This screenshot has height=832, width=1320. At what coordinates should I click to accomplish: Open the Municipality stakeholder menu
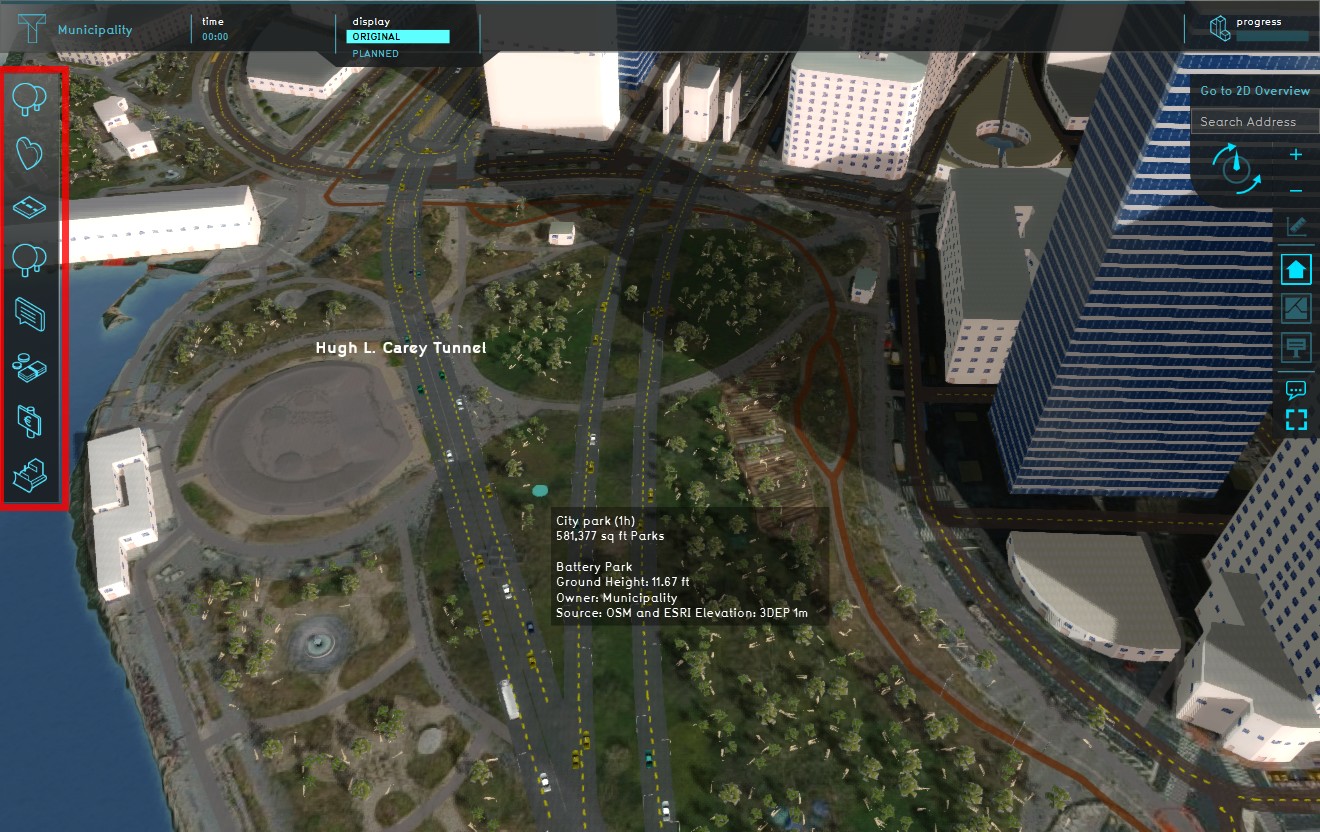pos(94,30)
